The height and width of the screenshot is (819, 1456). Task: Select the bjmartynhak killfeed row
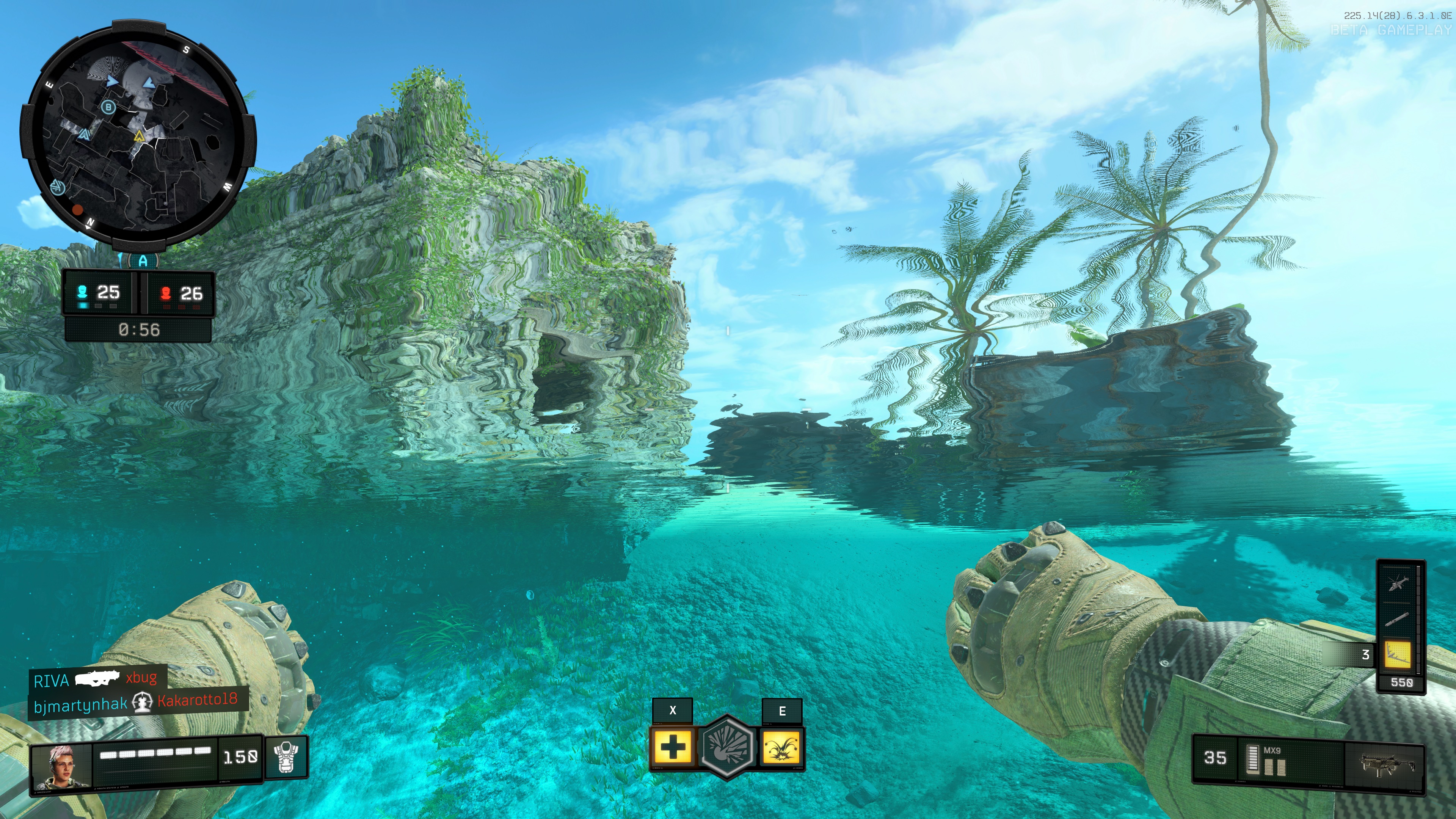click(136, 703)
